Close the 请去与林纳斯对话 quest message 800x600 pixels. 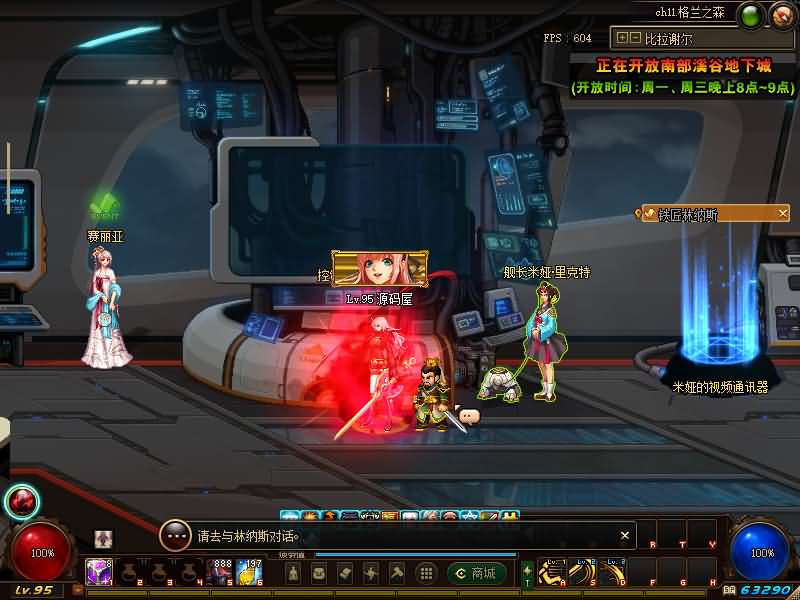(x=624, y=535)
